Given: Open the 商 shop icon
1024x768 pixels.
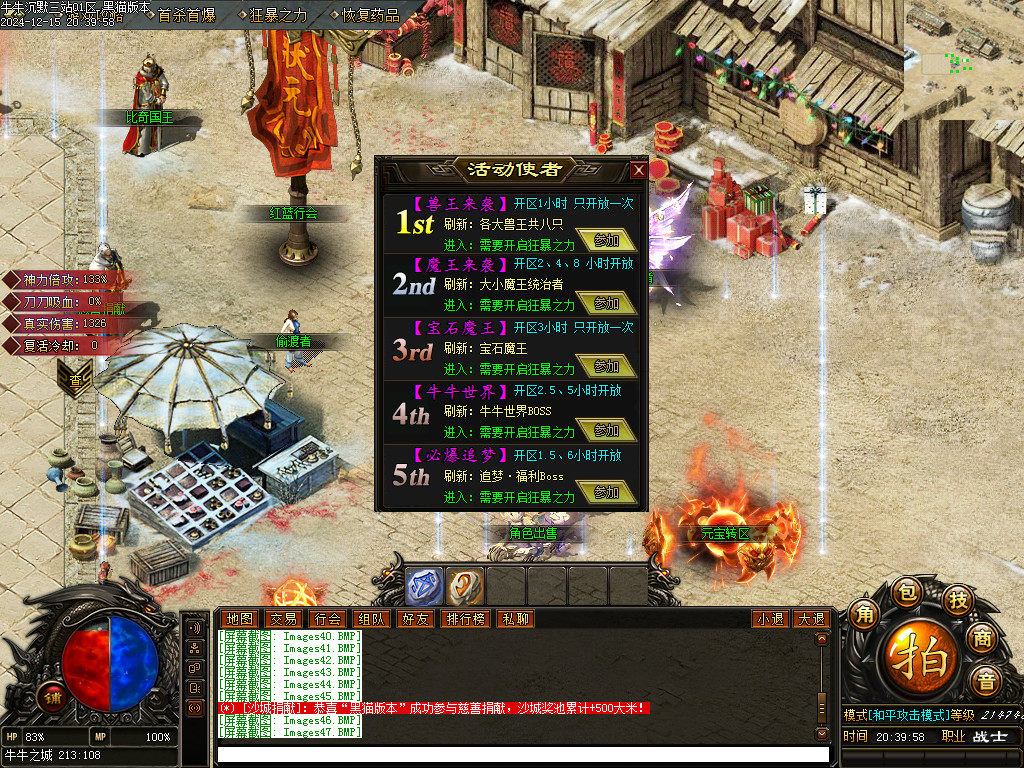Looking at the screenshot, I should click(x=983, y=638).
